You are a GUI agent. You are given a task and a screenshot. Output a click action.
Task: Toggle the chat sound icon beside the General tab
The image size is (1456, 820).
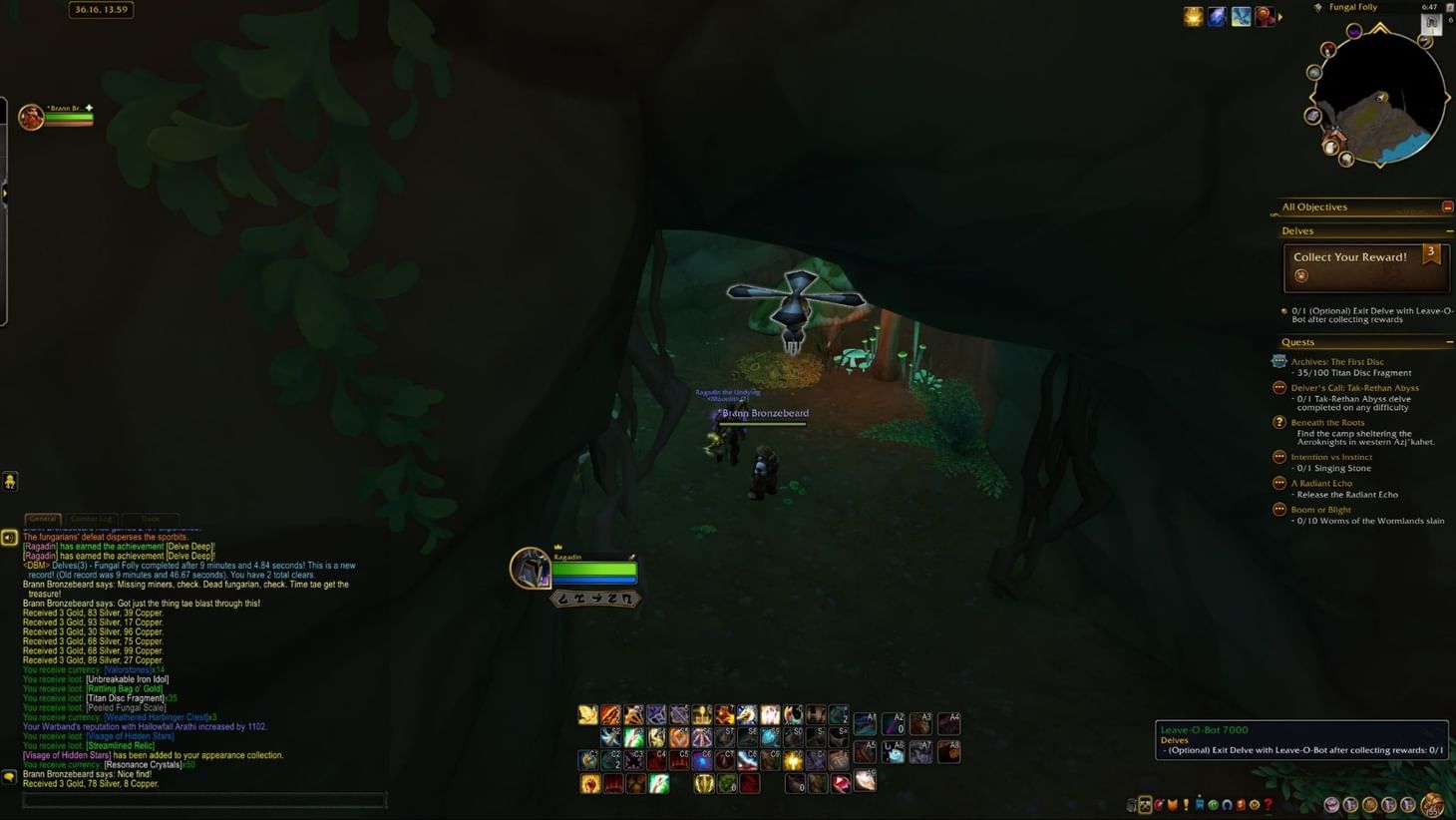click(10, 537)
